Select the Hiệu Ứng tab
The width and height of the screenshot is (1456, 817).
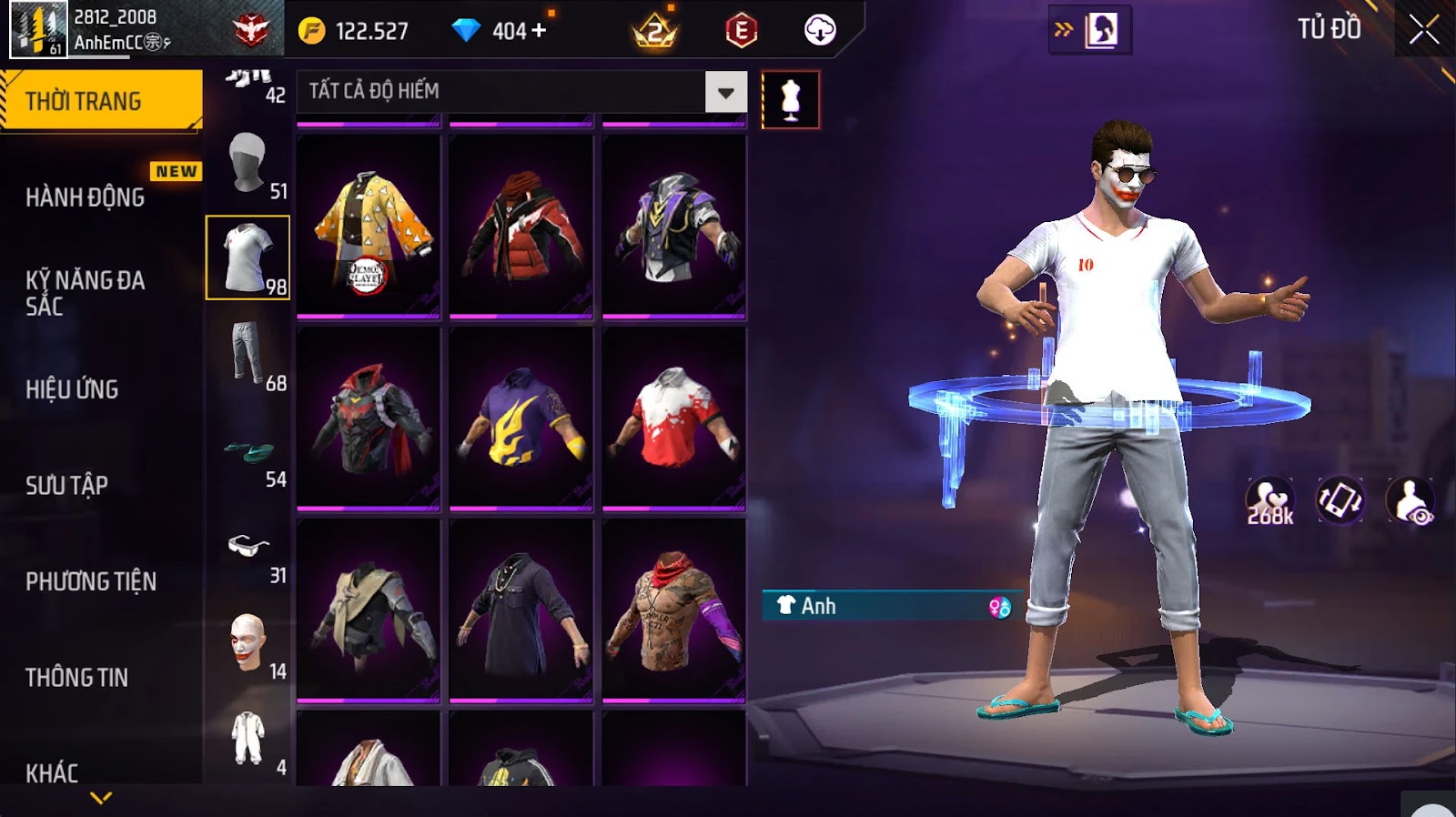(x=73, y=389)
